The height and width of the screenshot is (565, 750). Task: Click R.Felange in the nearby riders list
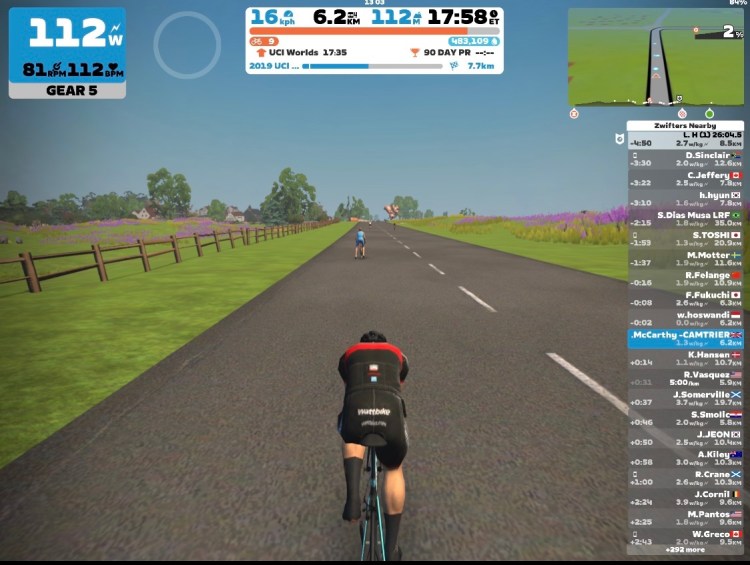point(685,279)
